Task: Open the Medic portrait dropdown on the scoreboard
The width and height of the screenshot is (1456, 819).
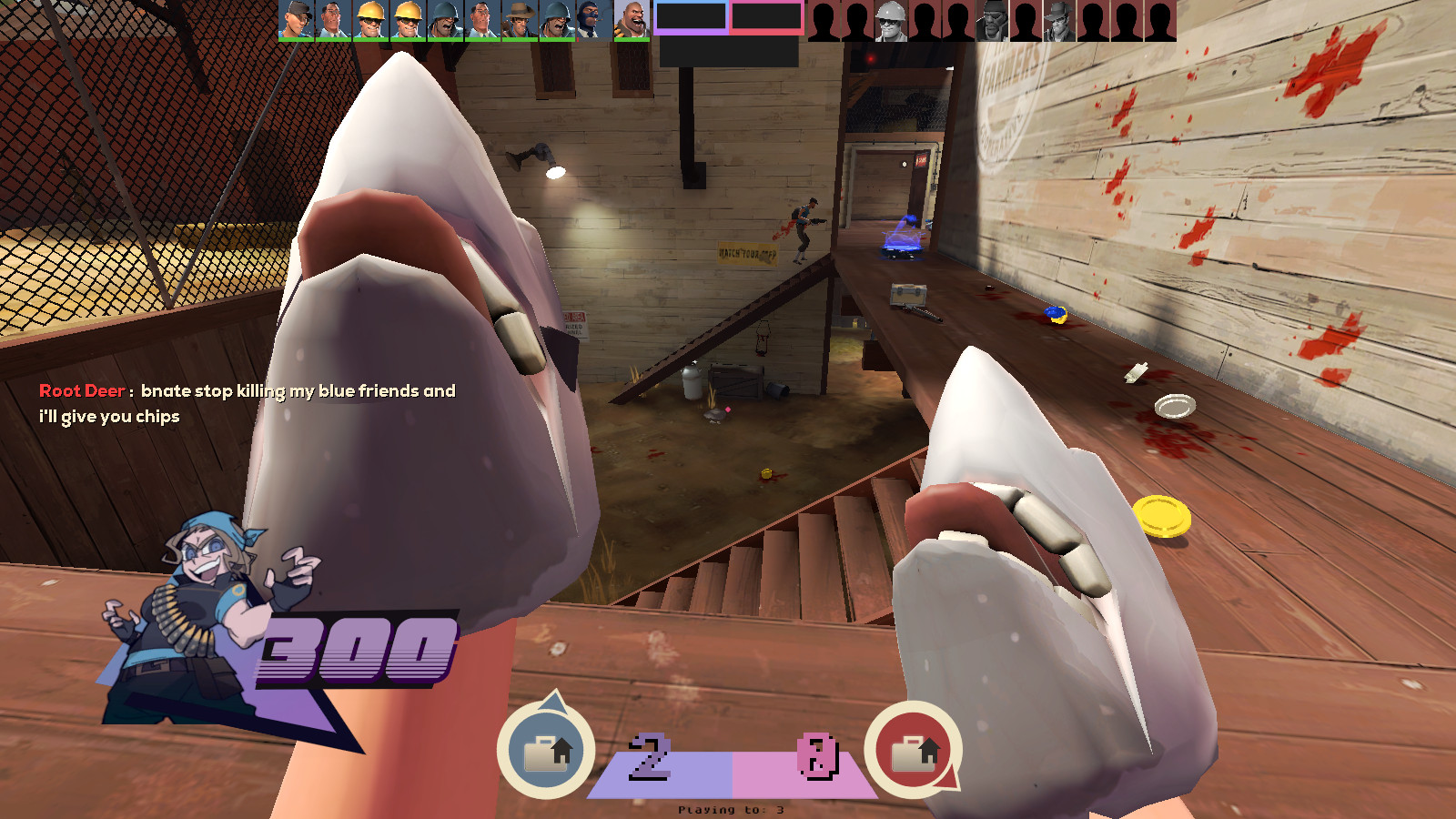Action: [x=332, y=20]
